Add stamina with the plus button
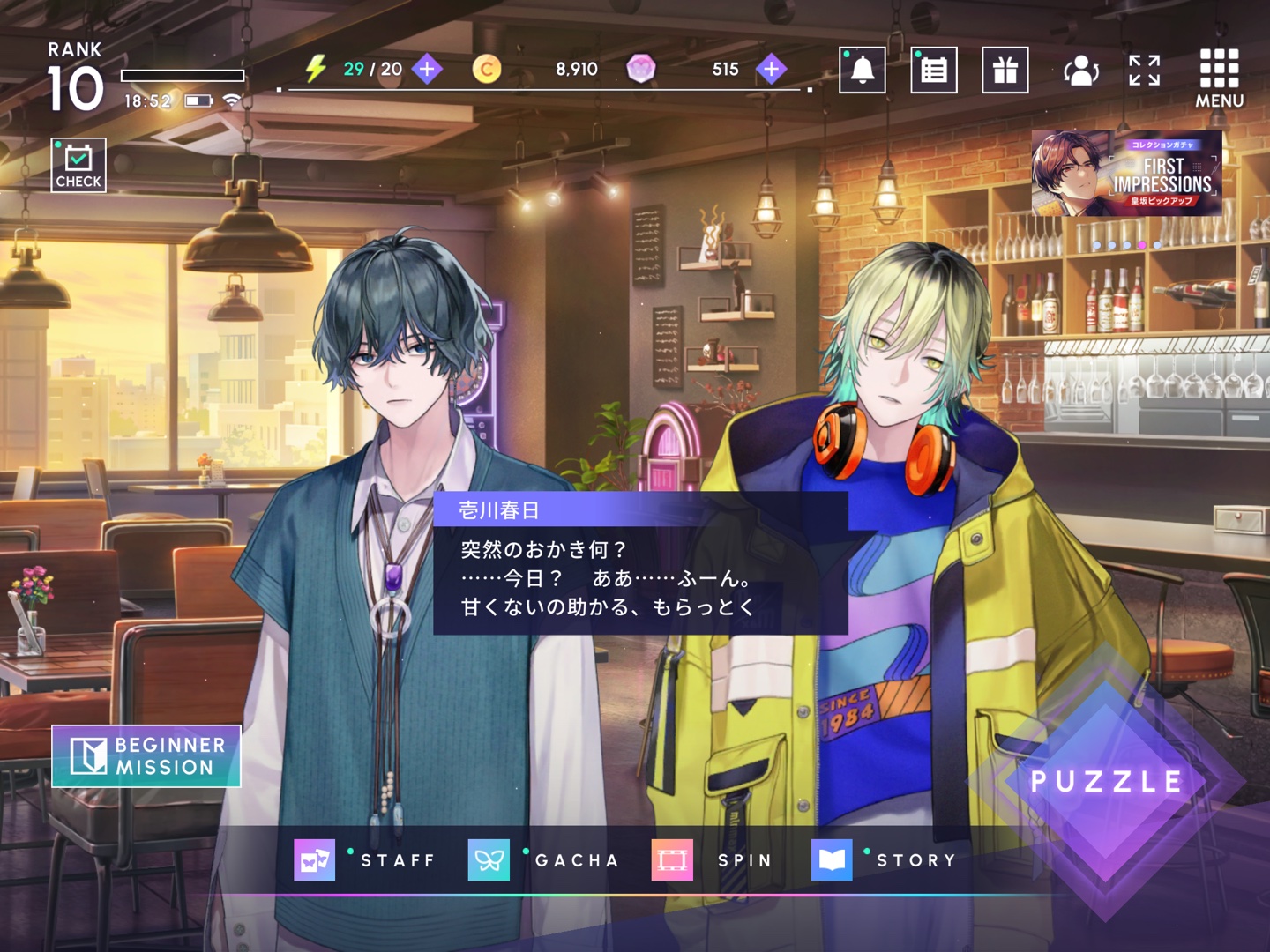Screen dimensions: 1270x952 click(428, 69)
